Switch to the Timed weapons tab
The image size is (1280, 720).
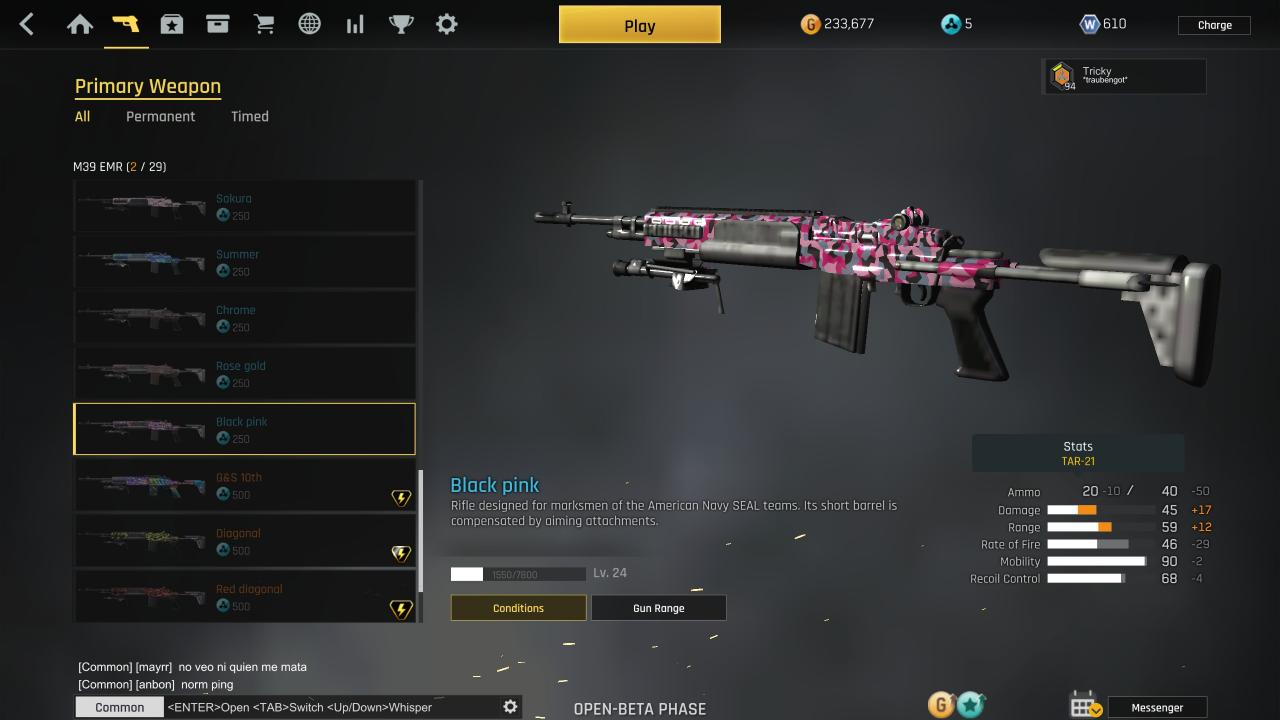(249, 117)
